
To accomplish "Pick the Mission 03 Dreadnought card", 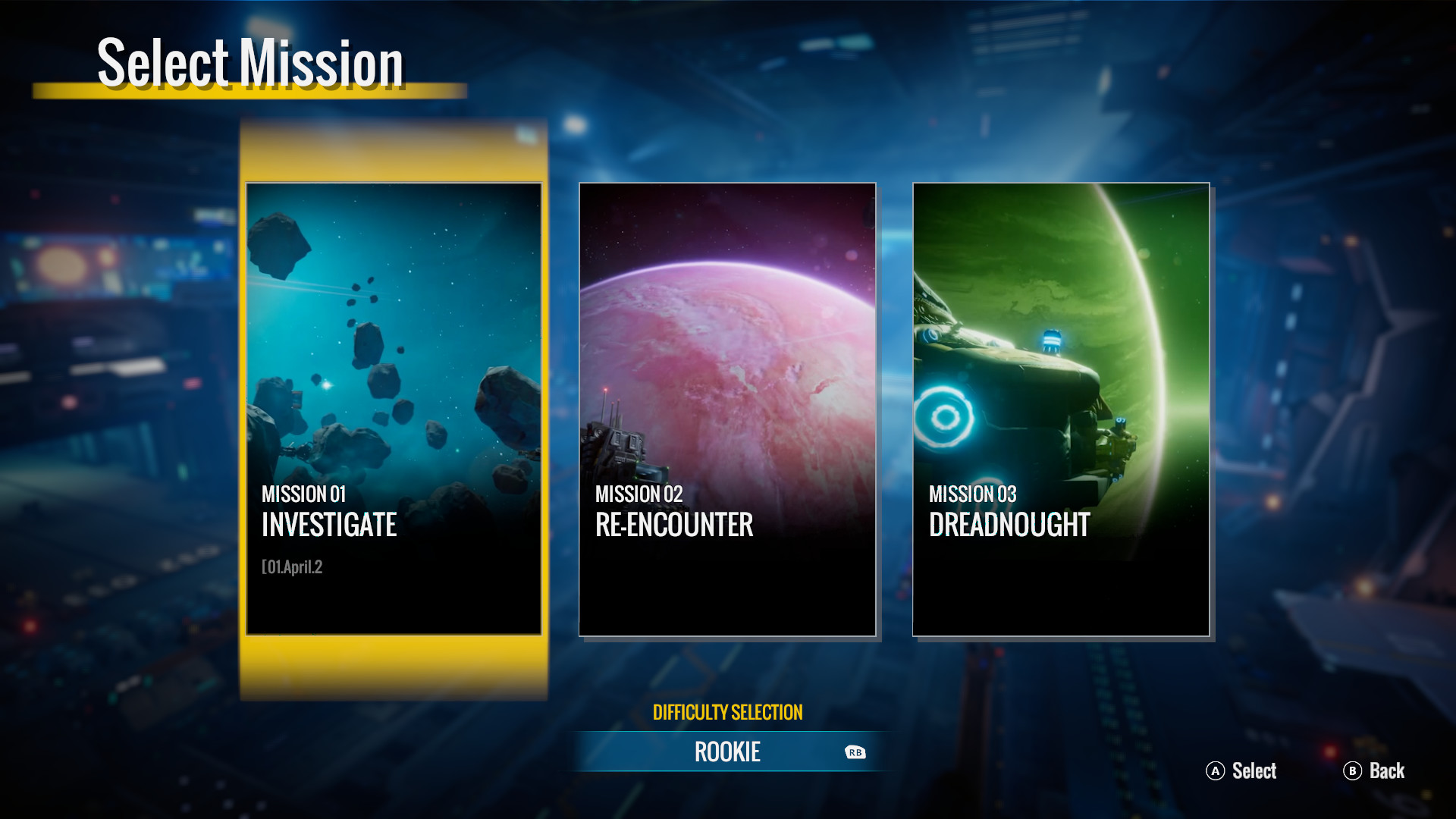I will point(1061,408).
